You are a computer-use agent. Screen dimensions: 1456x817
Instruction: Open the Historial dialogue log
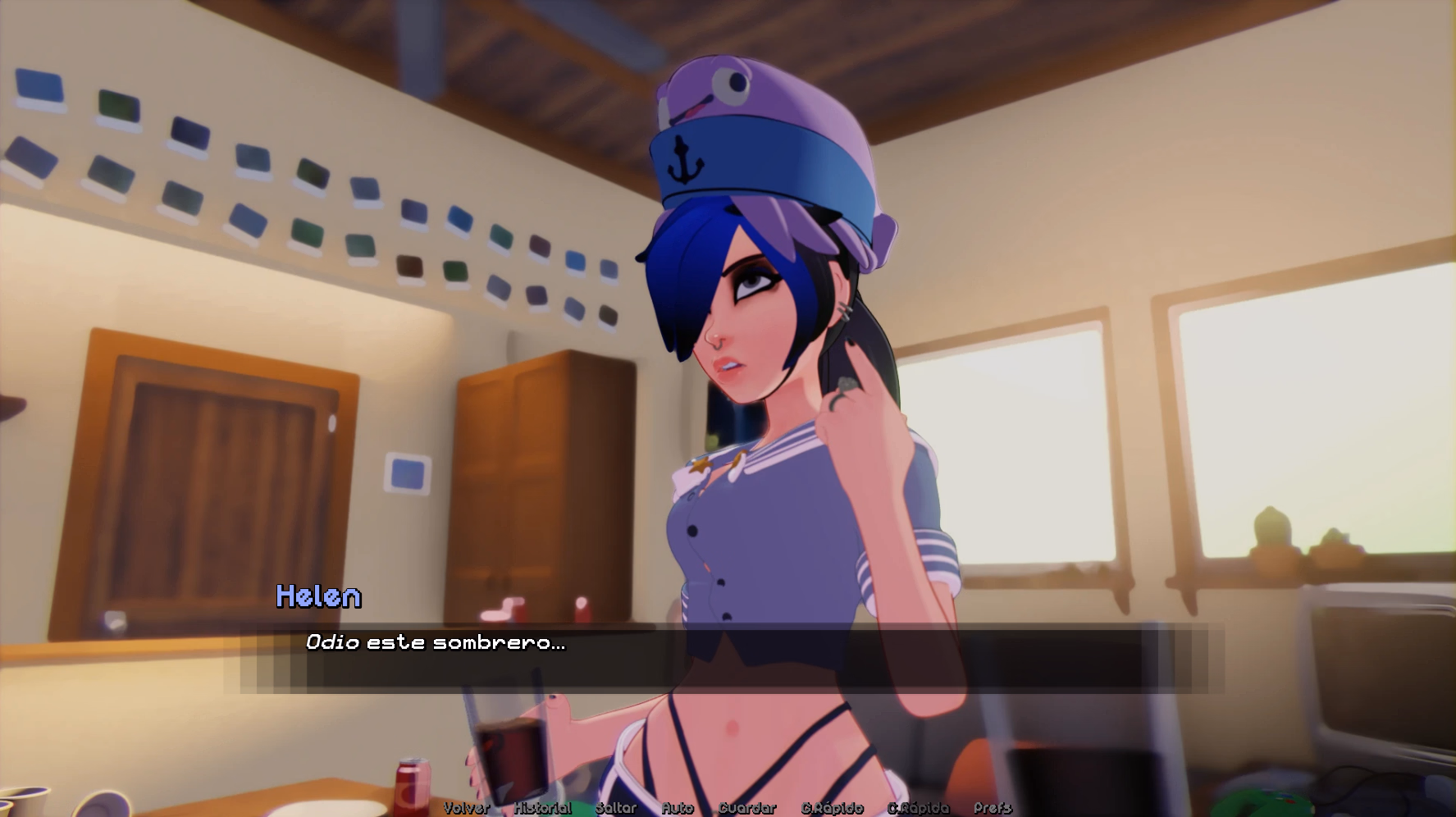pyautogui.click(x=542, y=808)
